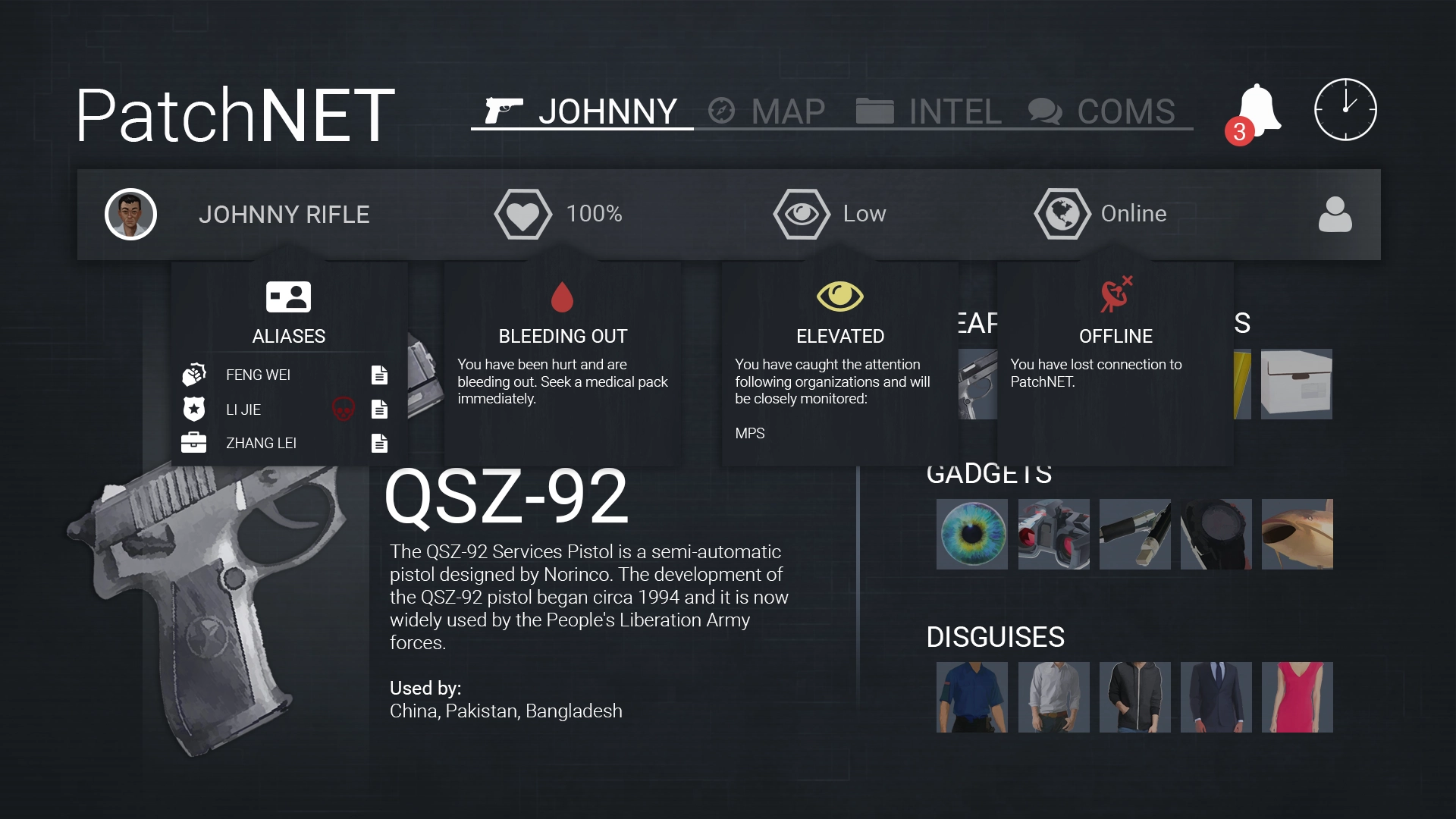Choose the wristwatch gadget
The height and width of the screenshot is (819, 1456).
pyautogui.click(x=1216, y=534)
